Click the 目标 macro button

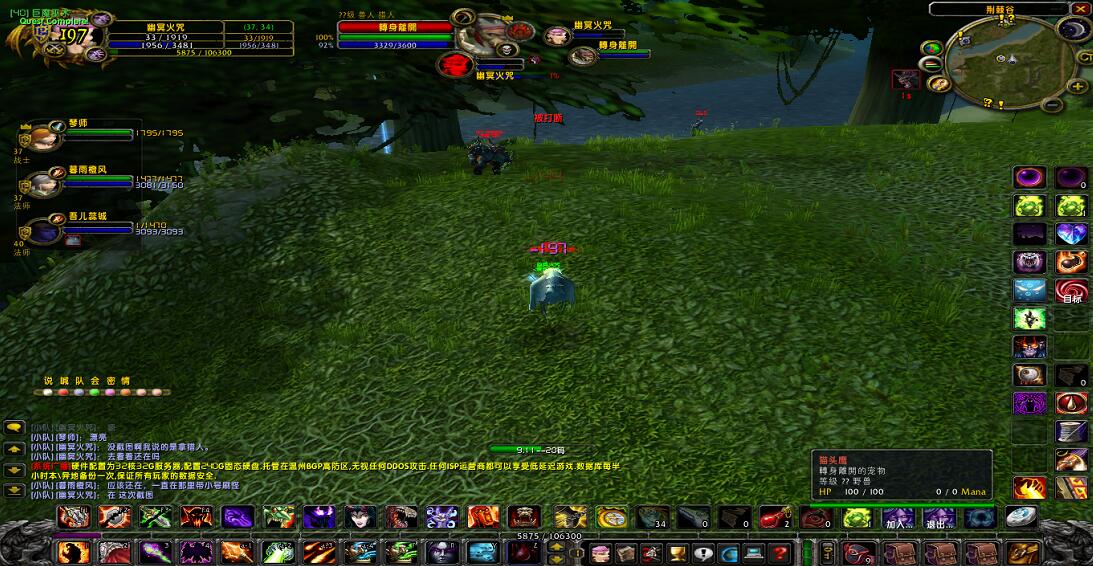pyautogui.click(x=1071, y=291)
